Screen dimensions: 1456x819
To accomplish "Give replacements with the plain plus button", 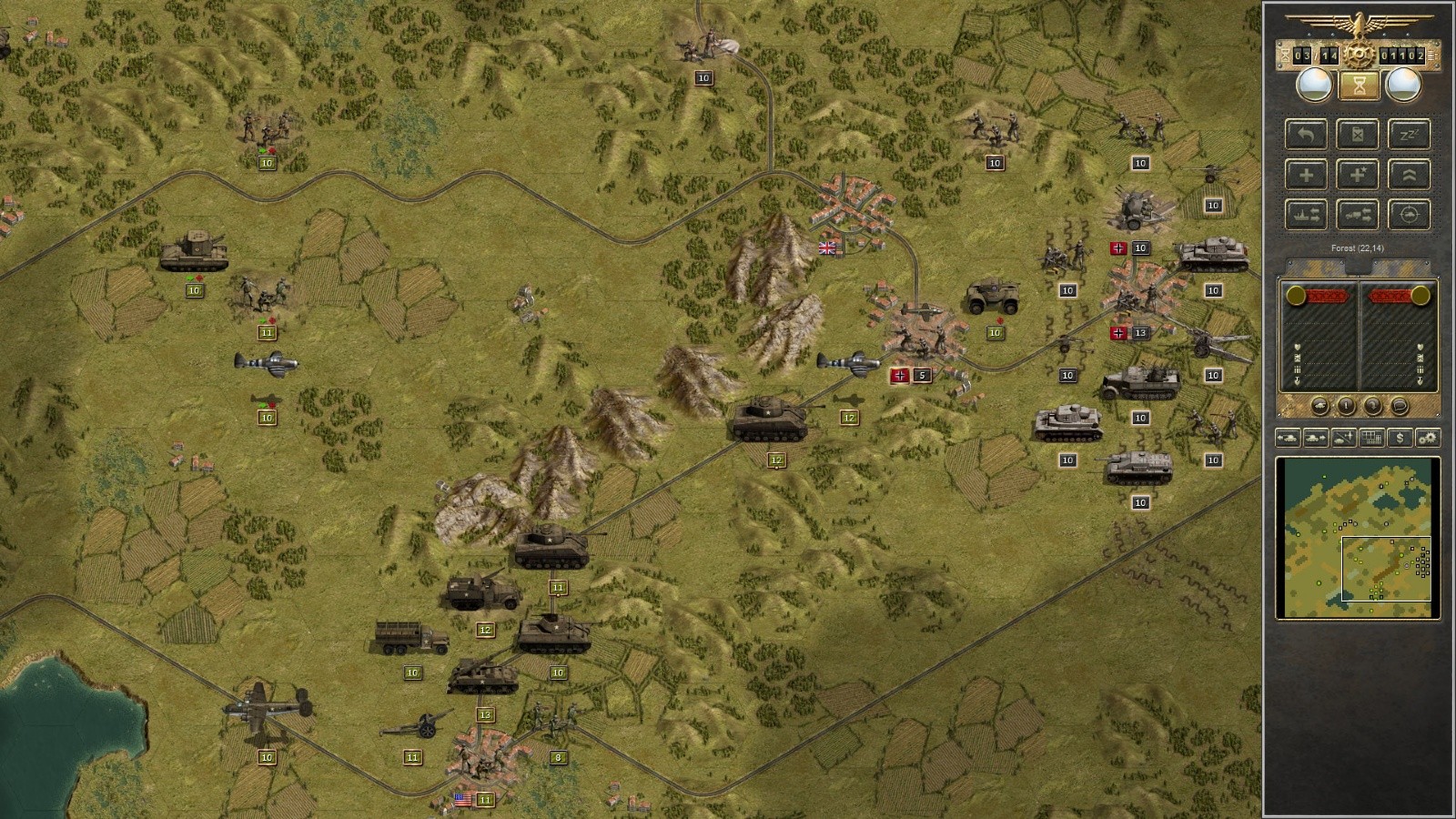I will click(1306, 175).
